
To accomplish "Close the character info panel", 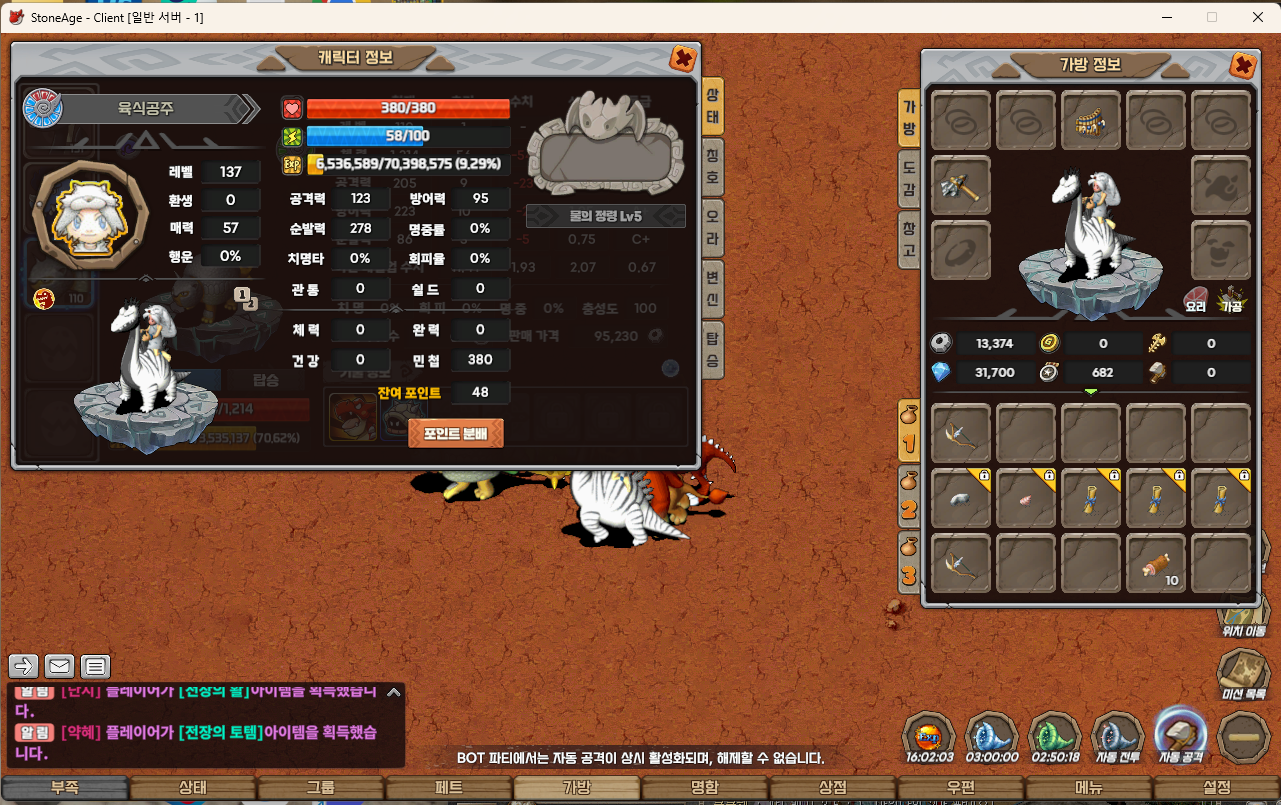I will click(x=683, y=59).
